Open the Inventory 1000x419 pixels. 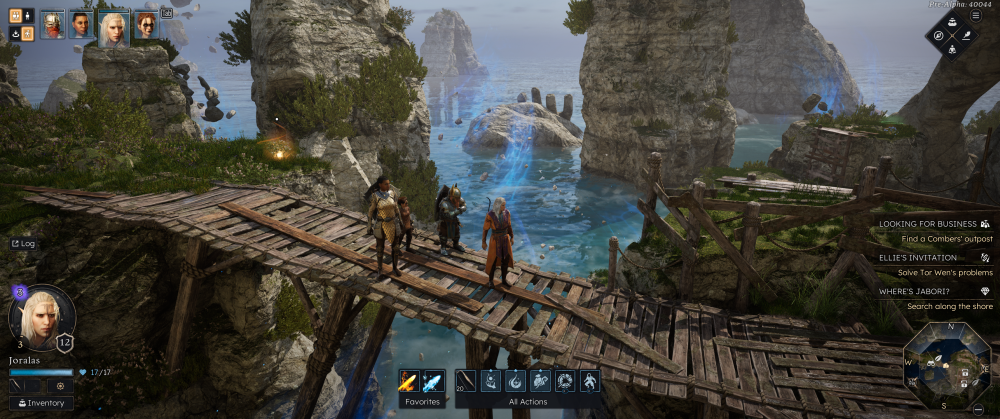click(41, 403)
